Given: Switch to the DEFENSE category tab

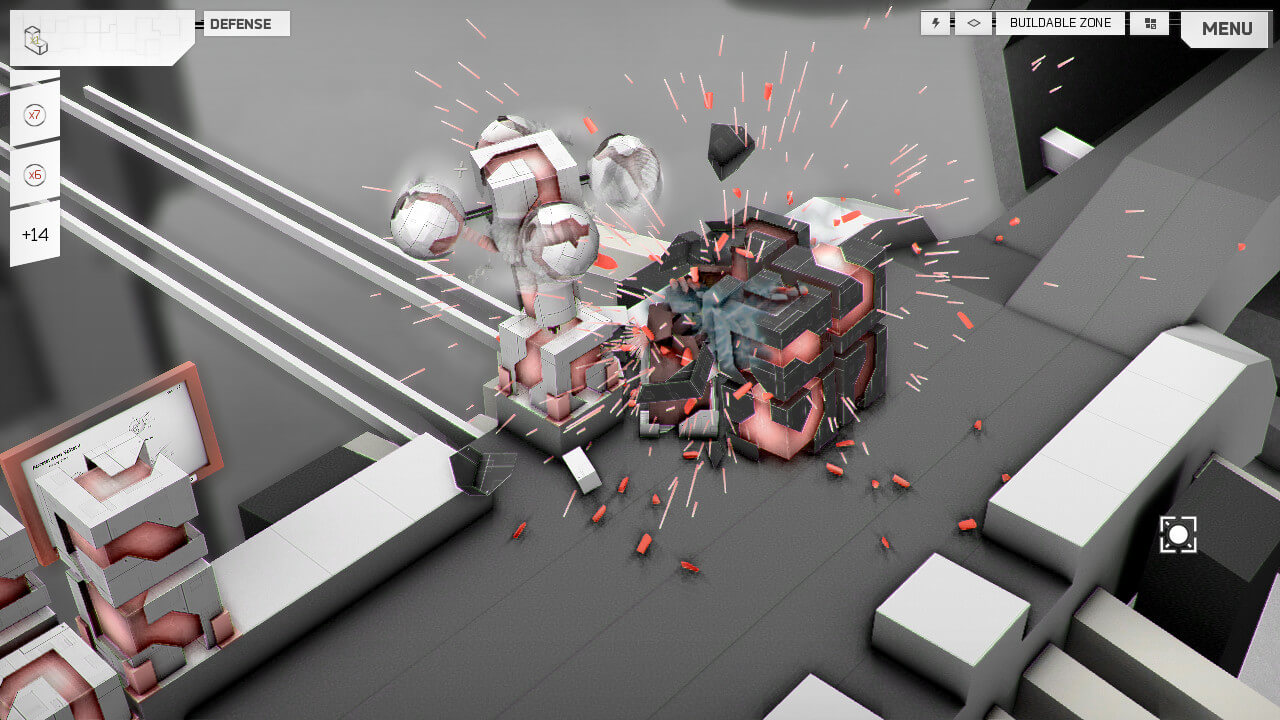Looking at the screenshot, I should pyautogui.click(x=246, y=24).
